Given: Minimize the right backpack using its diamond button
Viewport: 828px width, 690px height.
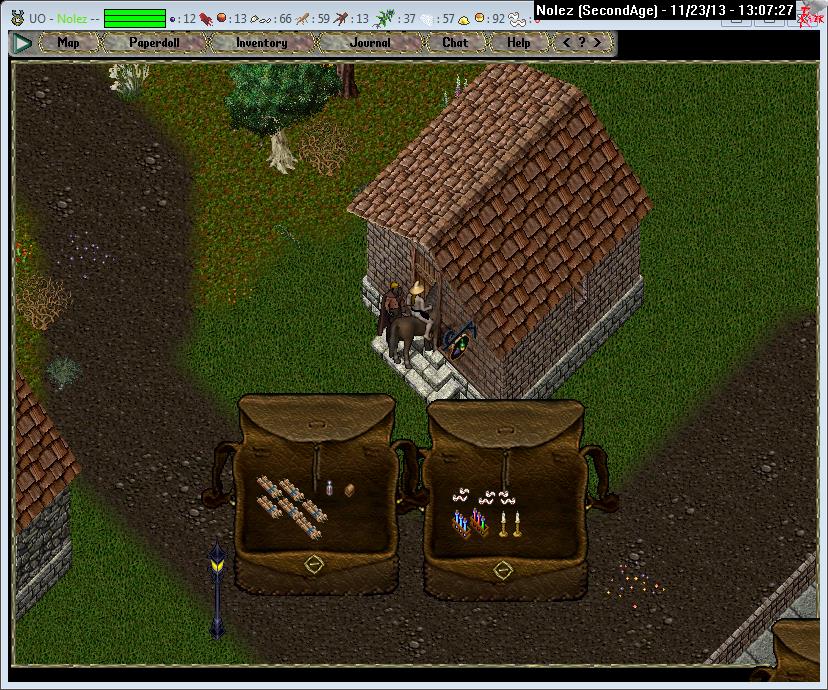Looking at the screenshot, I should (x=503, y=570).
